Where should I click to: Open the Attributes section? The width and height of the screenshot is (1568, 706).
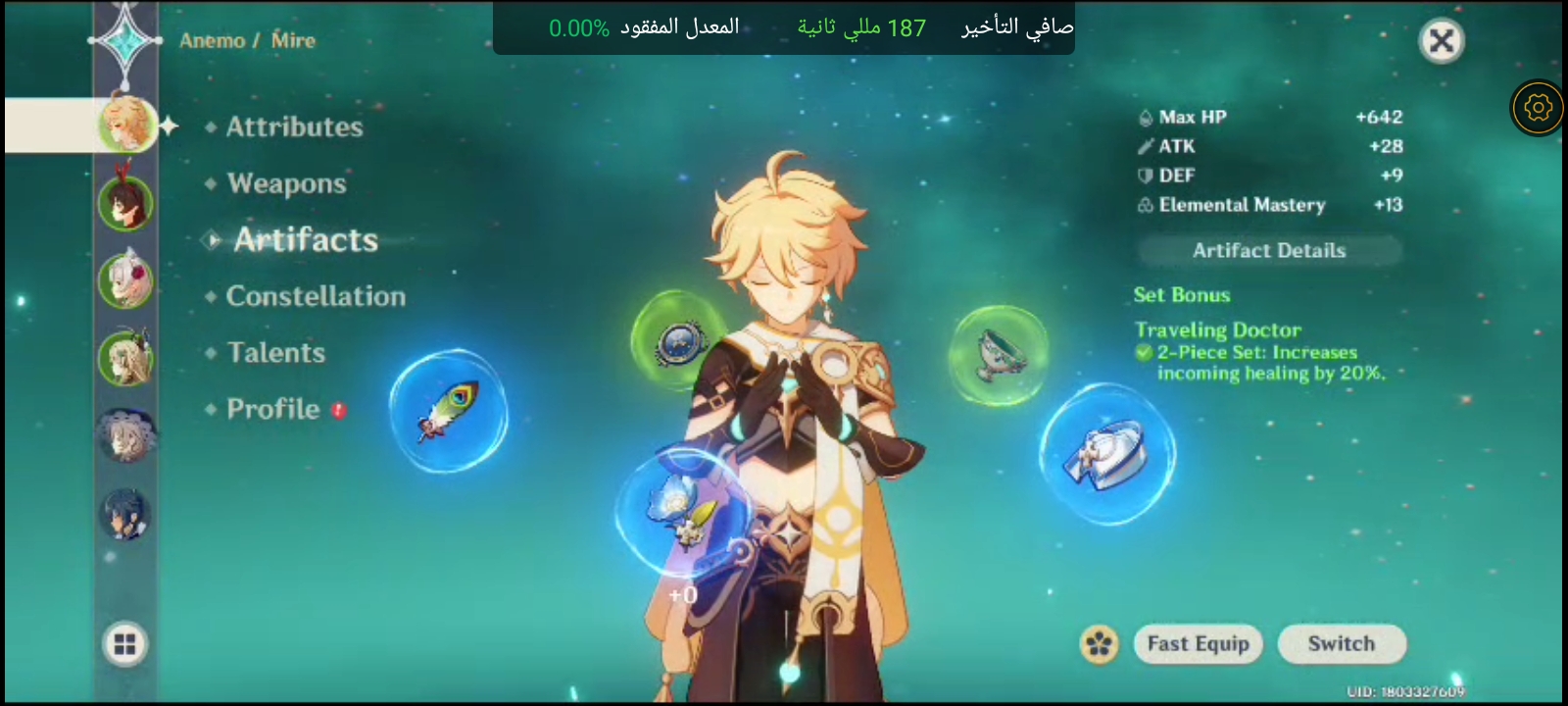click(x=292, y=126)
